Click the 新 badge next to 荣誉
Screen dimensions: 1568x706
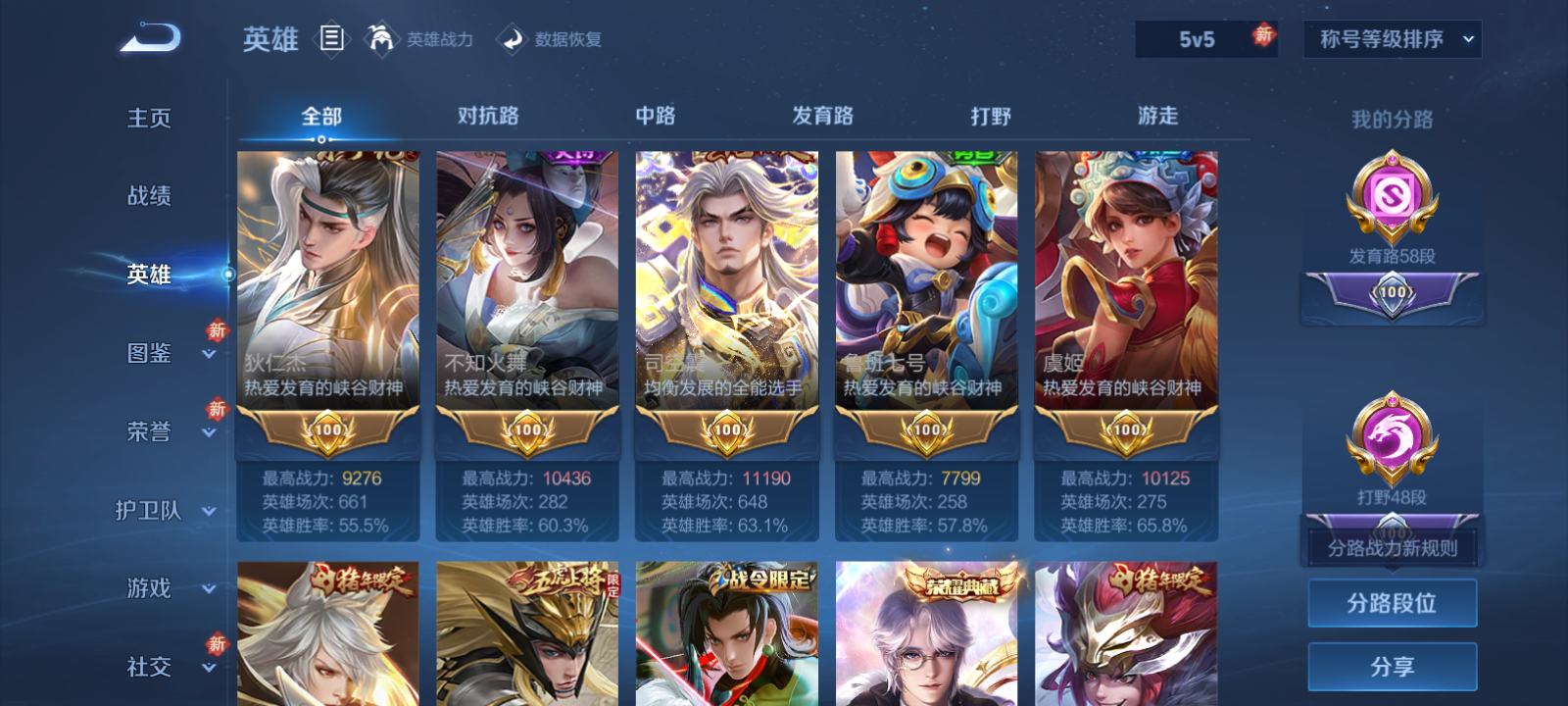[217, 410]
